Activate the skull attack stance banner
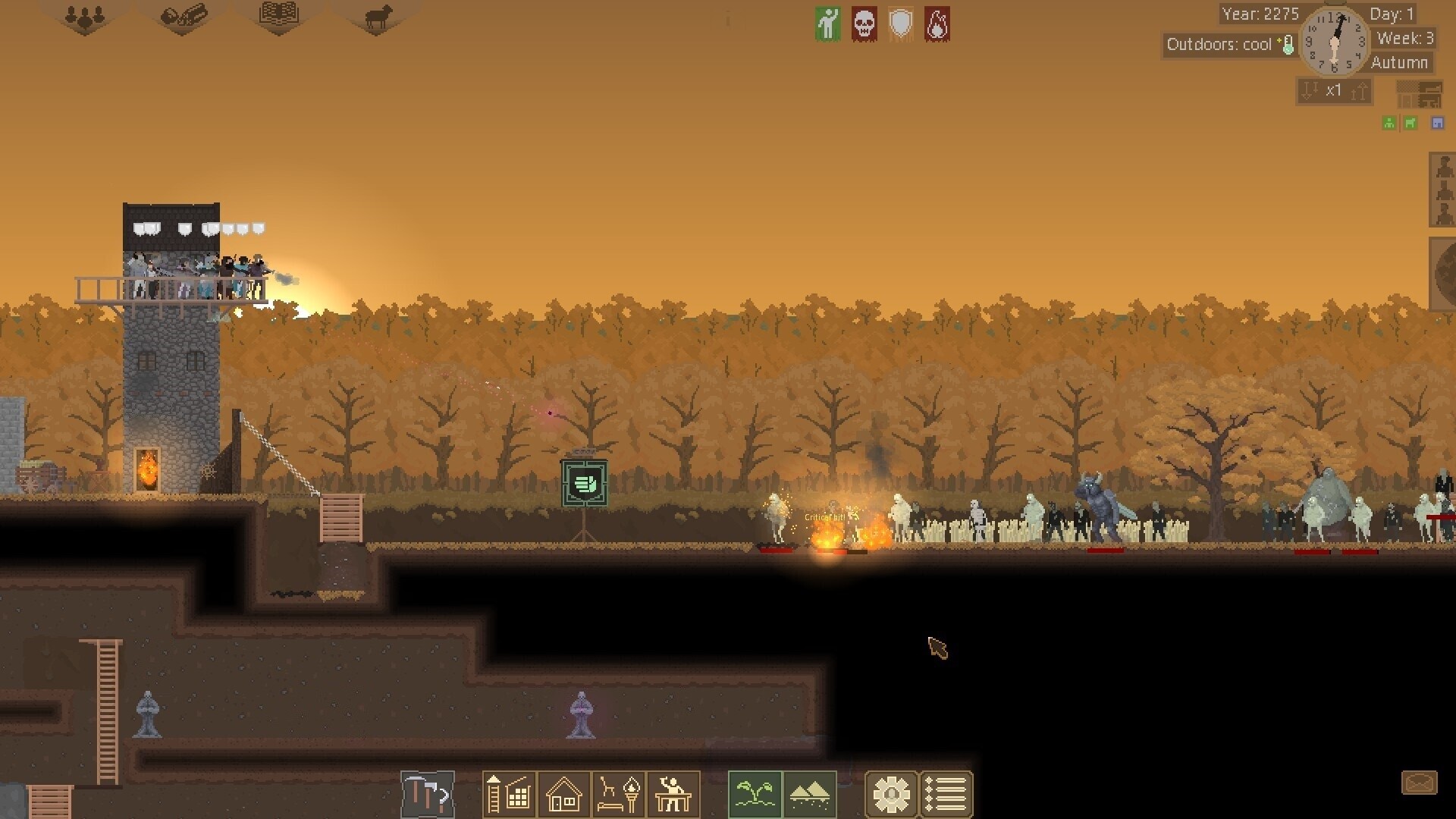 [864, 24]
